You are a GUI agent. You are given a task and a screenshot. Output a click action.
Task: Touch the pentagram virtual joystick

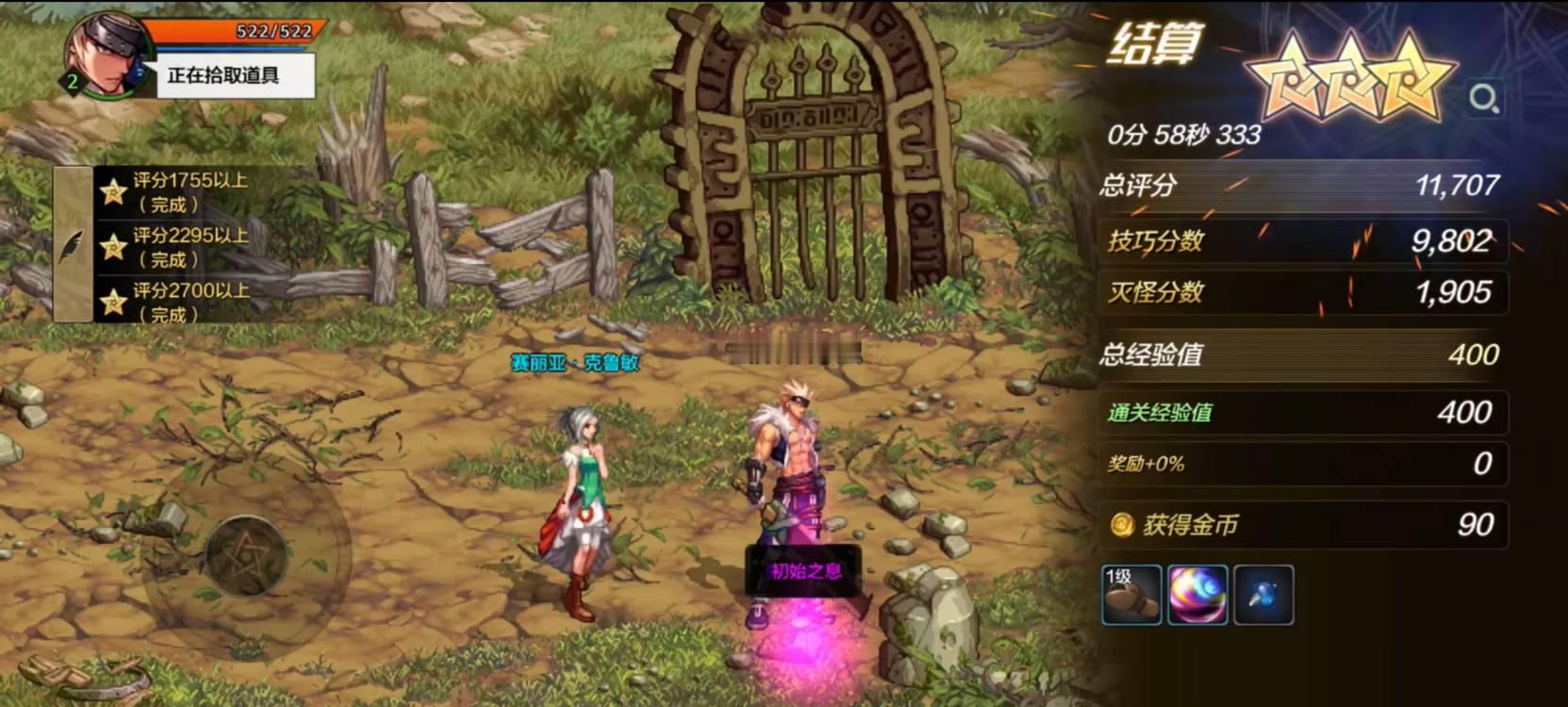[x=245, y=556]
